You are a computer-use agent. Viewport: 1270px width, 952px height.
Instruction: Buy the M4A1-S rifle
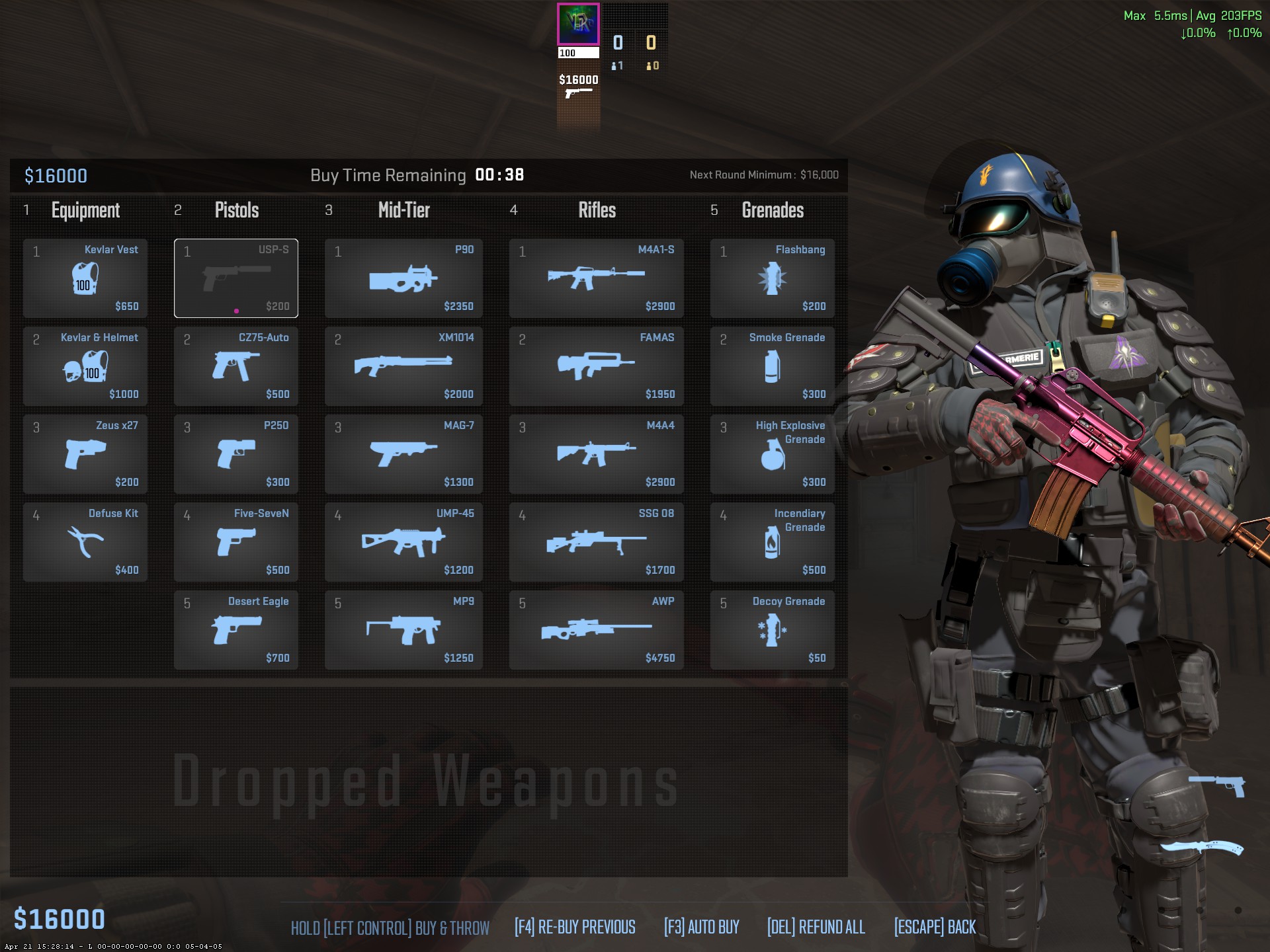click(x=596, y=278)
